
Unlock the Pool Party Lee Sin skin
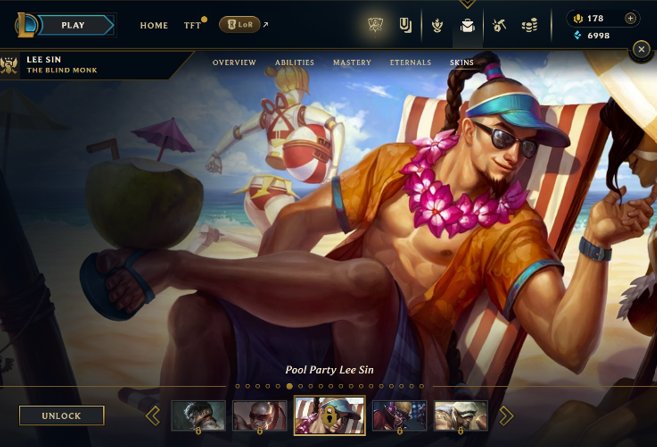pyautogui.click(x=61, y=415)
